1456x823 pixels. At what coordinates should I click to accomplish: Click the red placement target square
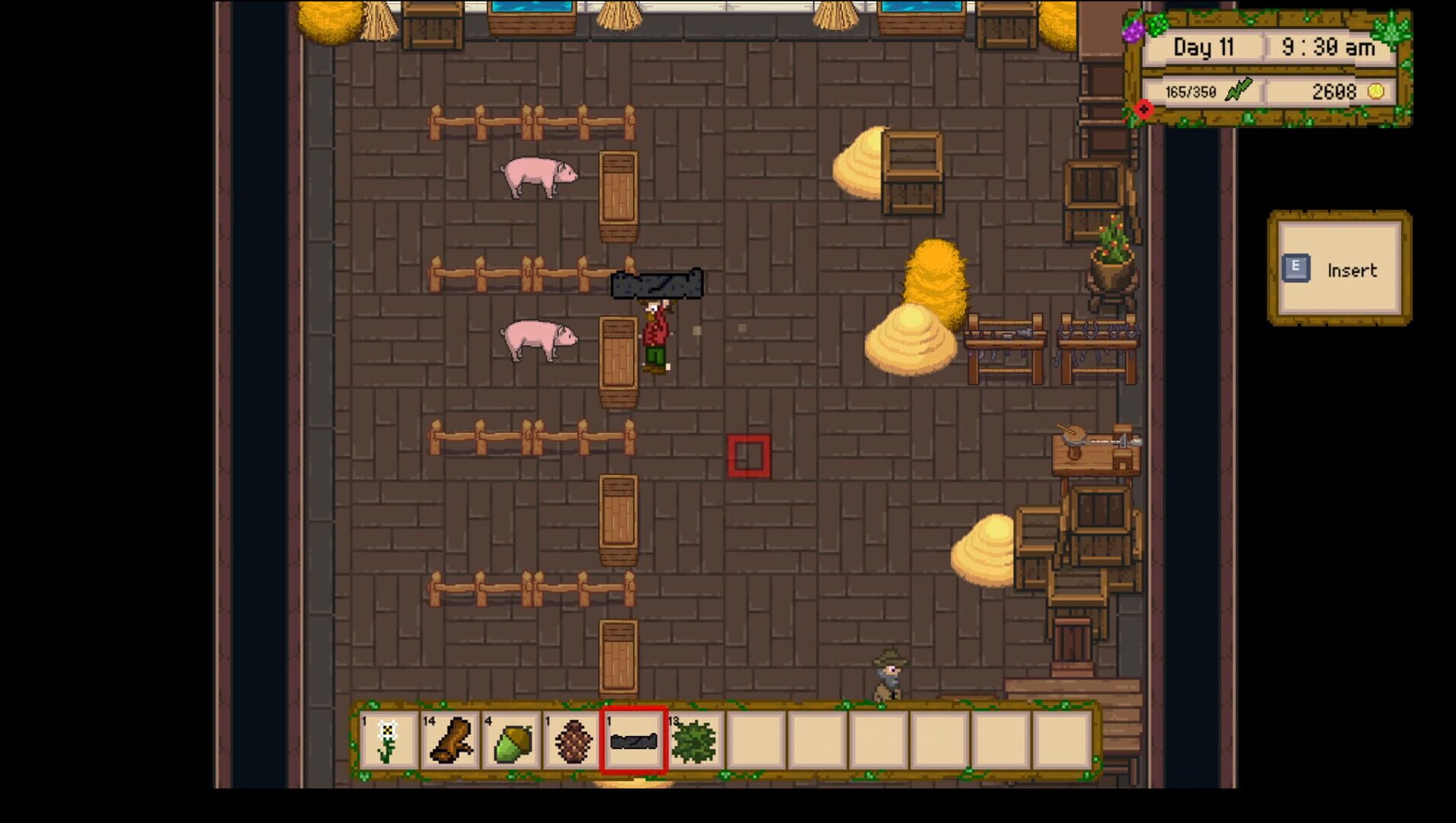(x=750, y=455)
